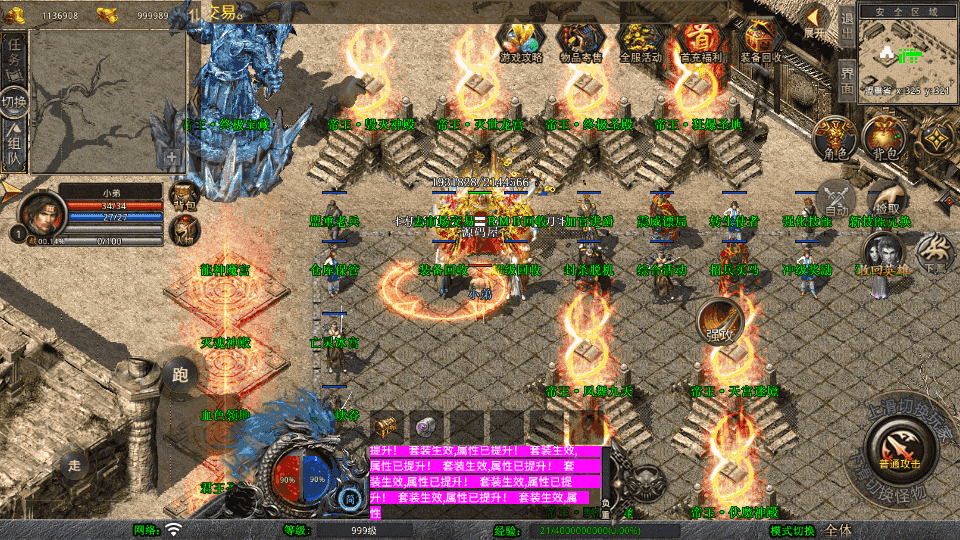Select the 组队 team tab
The image size is (960, 540).
pos(15,142)
